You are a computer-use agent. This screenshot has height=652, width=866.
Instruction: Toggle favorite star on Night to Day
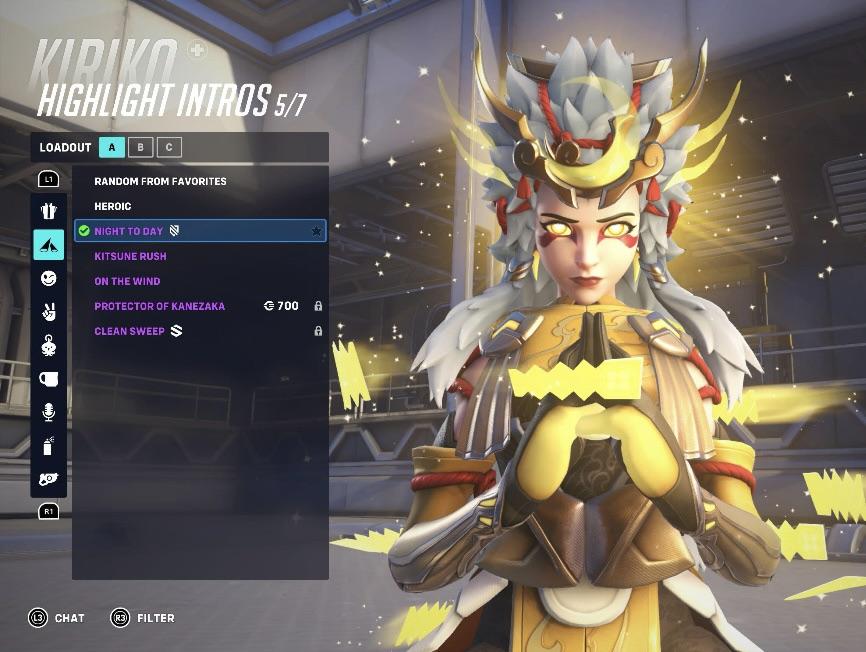[317, 231]
